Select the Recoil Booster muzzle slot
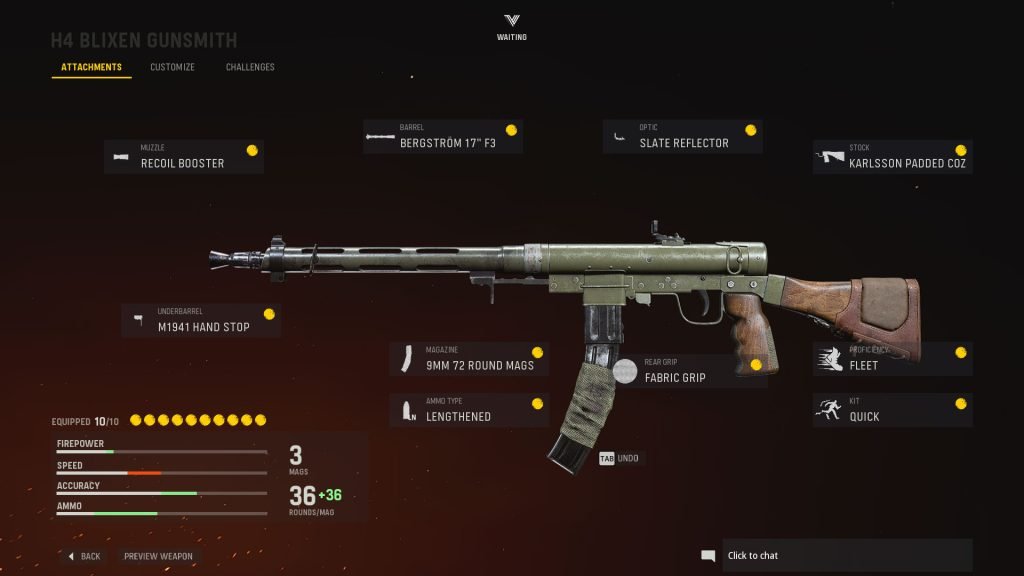 (184, 157)
